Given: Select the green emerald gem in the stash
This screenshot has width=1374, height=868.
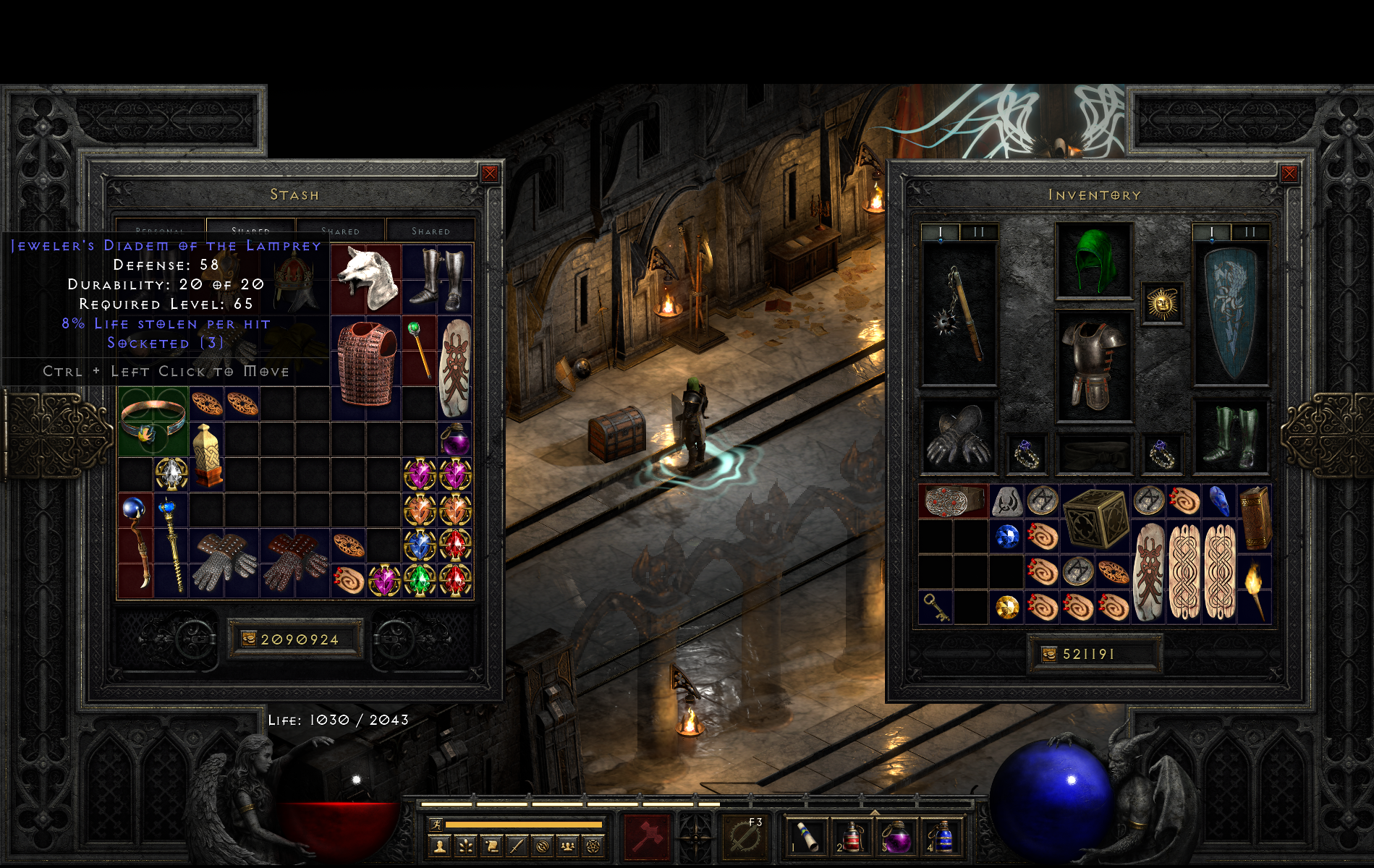Looking at the screenshot, I should pyautogui.click(x=420, y=580).
